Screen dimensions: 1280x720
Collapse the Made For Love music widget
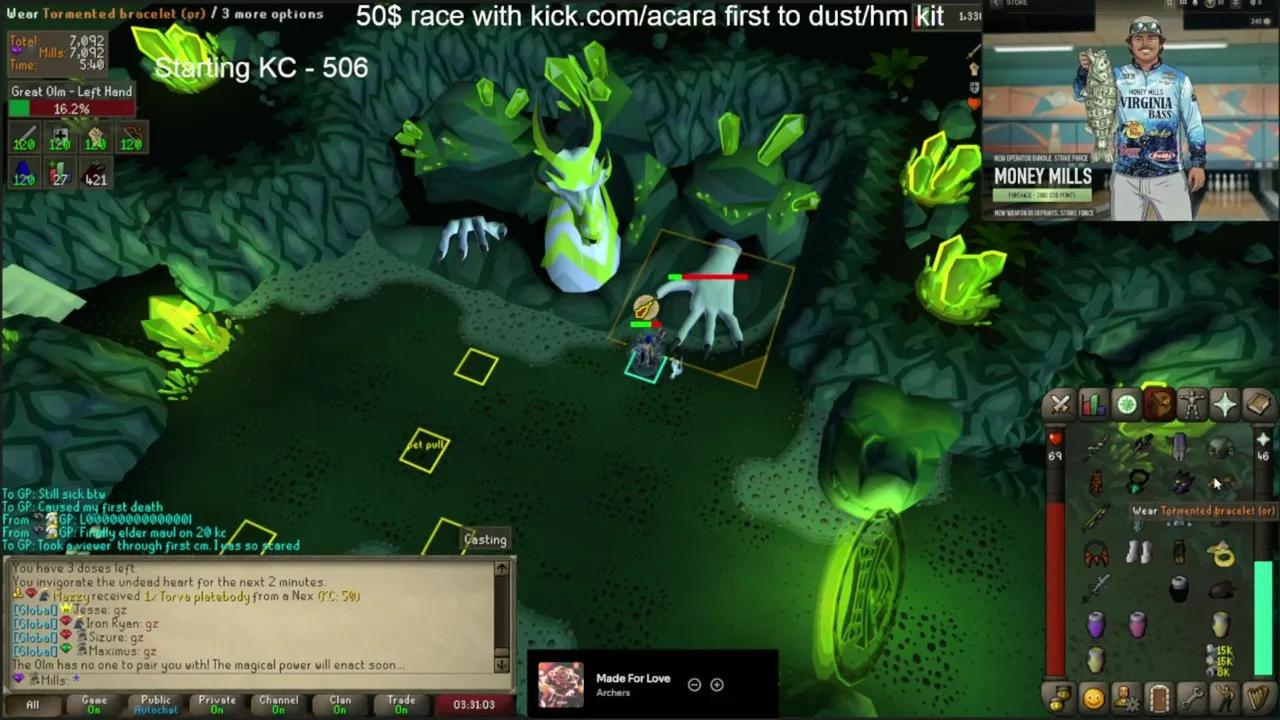coord(694,684)
